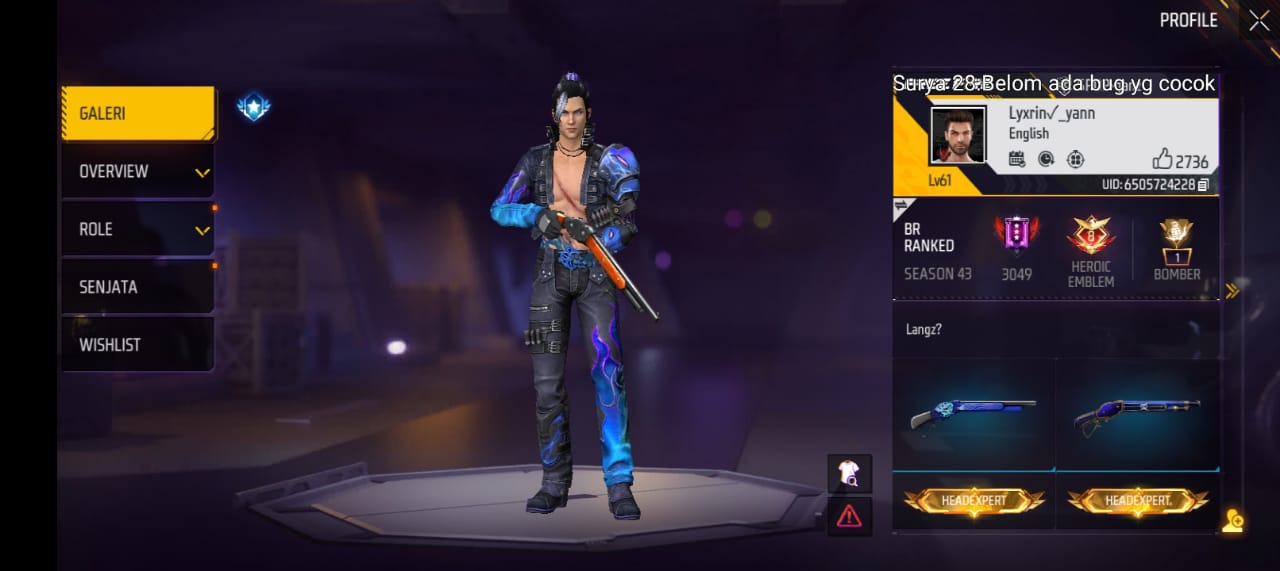Select the gold-trimmed shotgun on the right
The image size is (1280, 571).
1137,413
